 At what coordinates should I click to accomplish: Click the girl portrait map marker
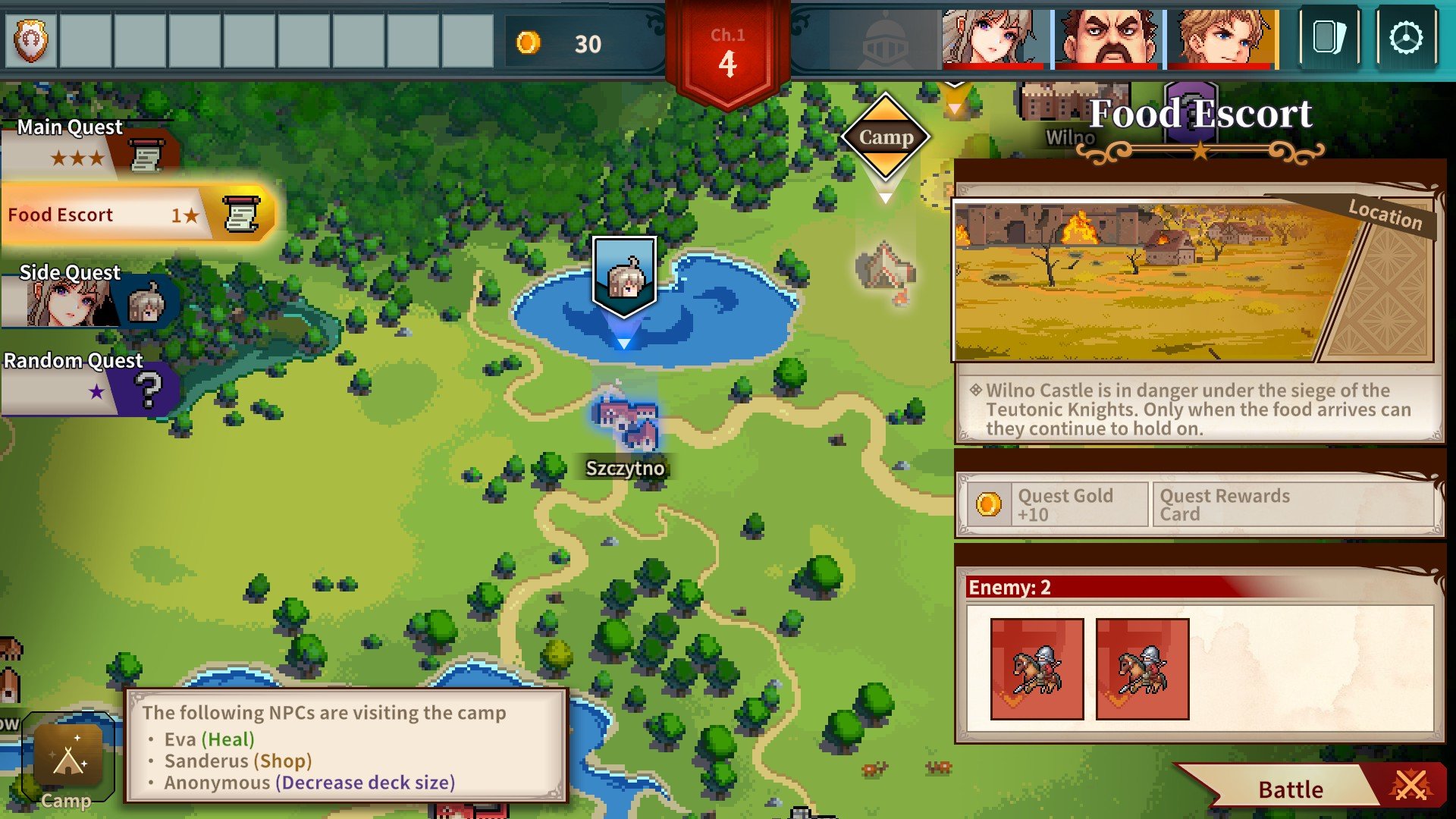click(x=624, y=277)
